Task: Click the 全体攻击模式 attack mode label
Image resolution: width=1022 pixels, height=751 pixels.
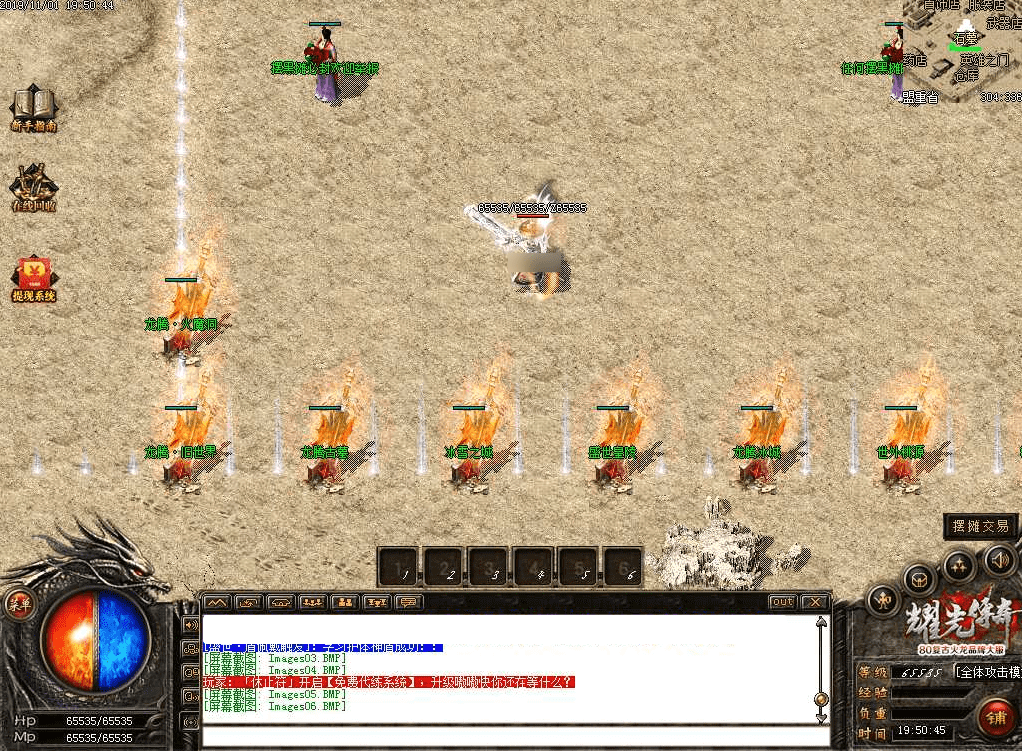Action: (x=988, y=671)
